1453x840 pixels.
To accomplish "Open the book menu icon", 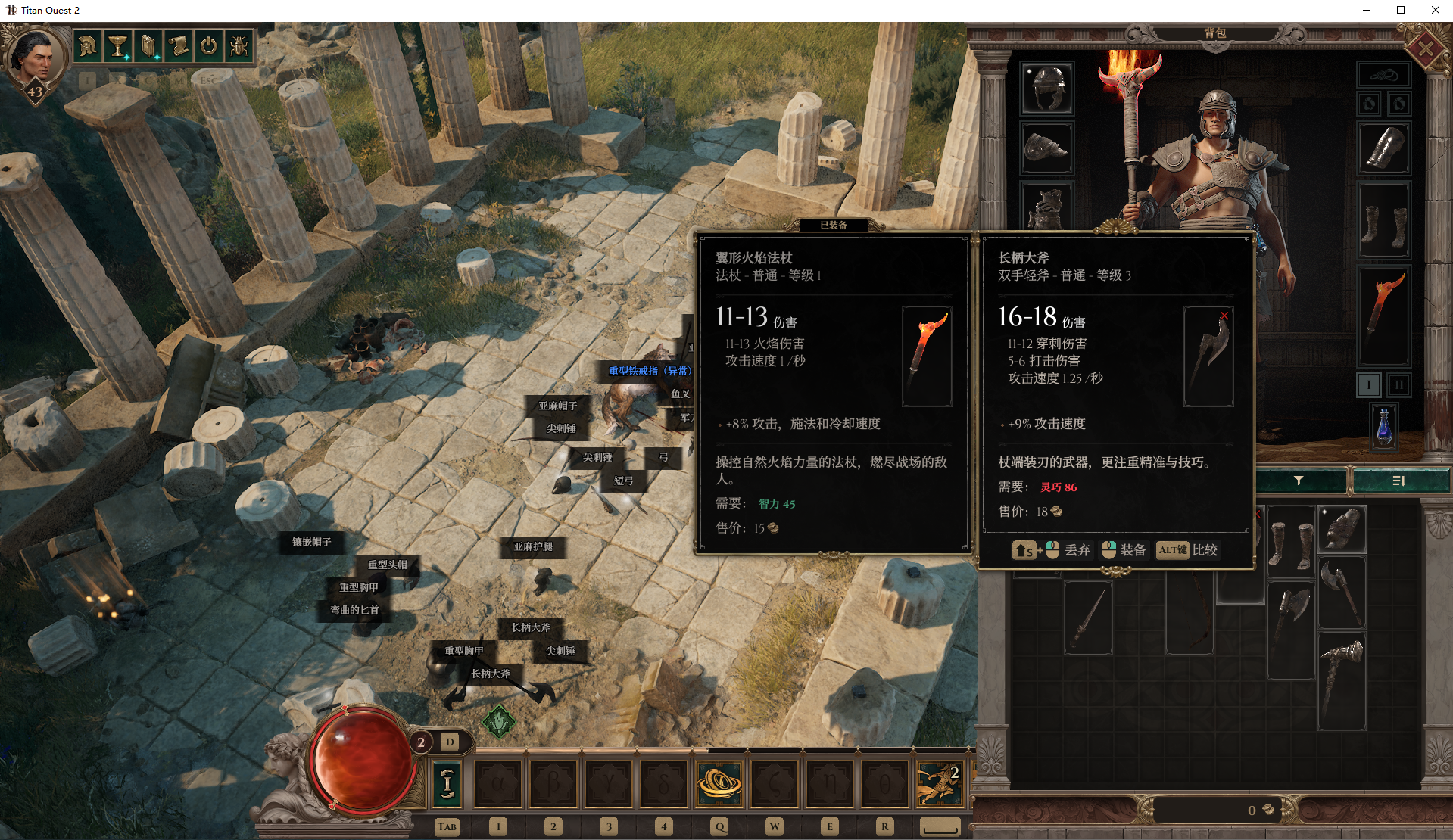I will [148, 46].
